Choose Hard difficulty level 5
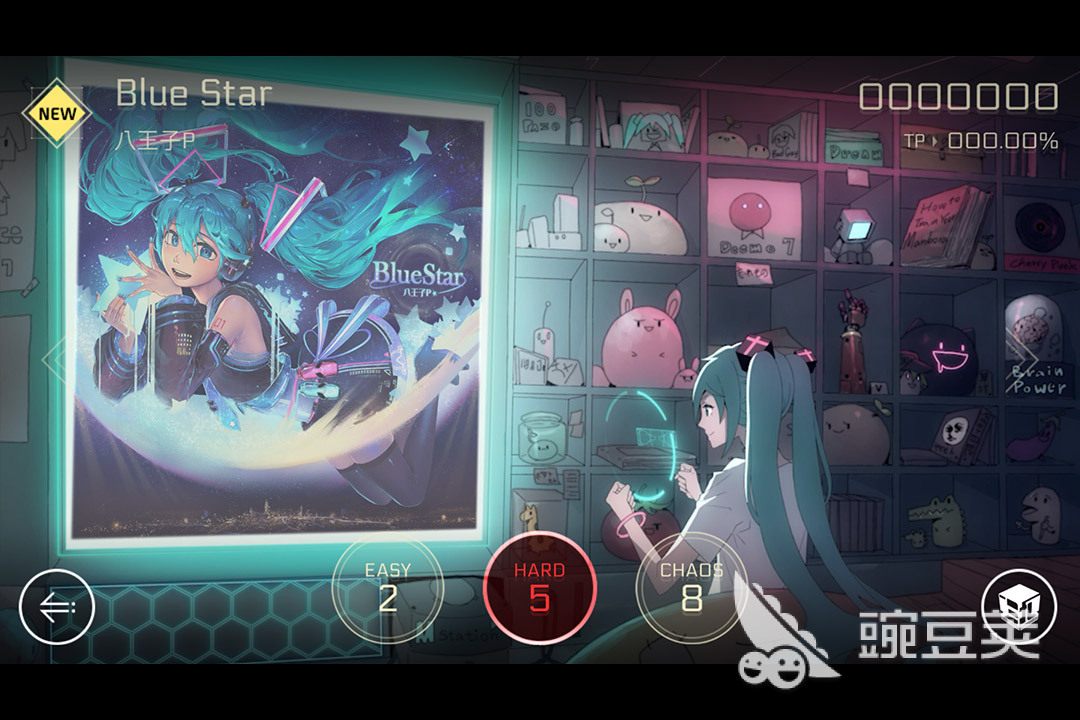 pos(539,587)
